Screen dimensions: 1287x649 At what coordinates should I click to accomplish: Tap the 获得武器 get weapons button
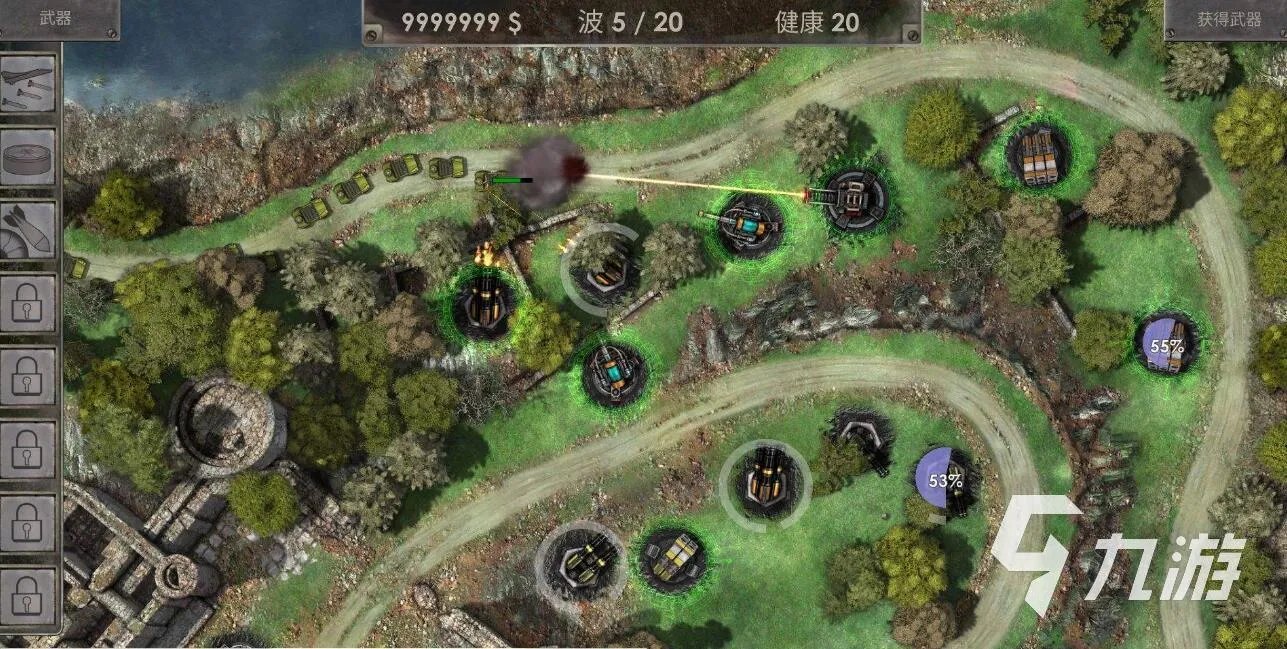point(1229,19)
